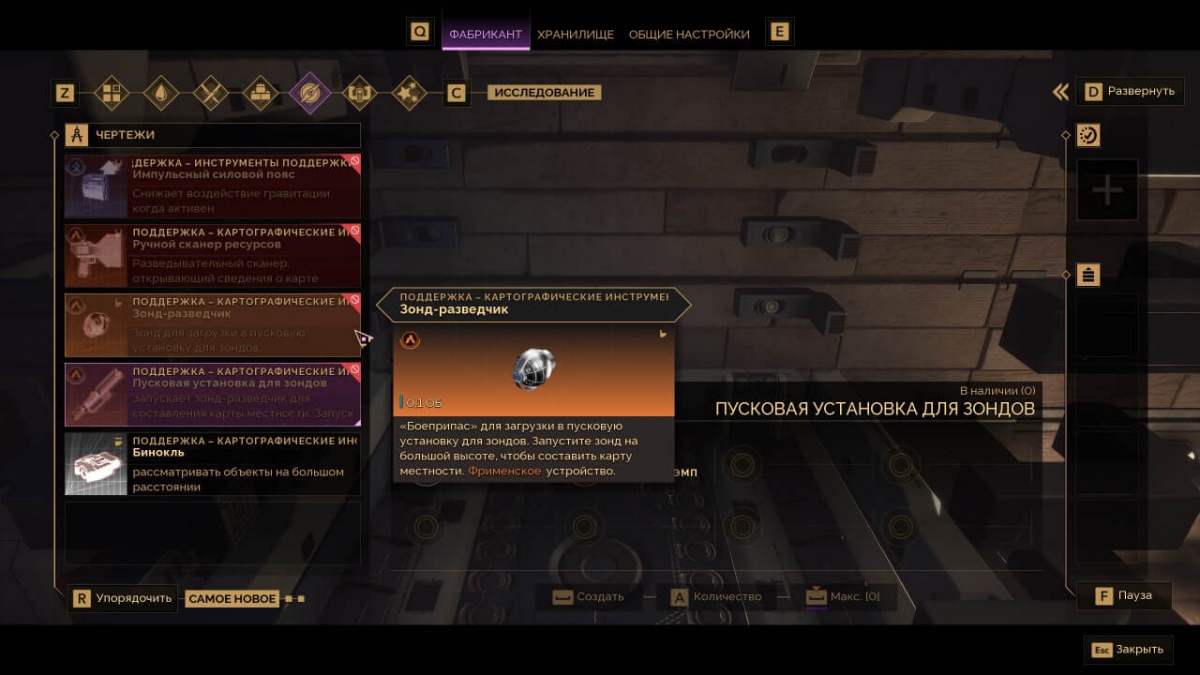Select the Зонд-разведчик blueprint row
This screenshot has width=1200, height=675.
[212, 324]
